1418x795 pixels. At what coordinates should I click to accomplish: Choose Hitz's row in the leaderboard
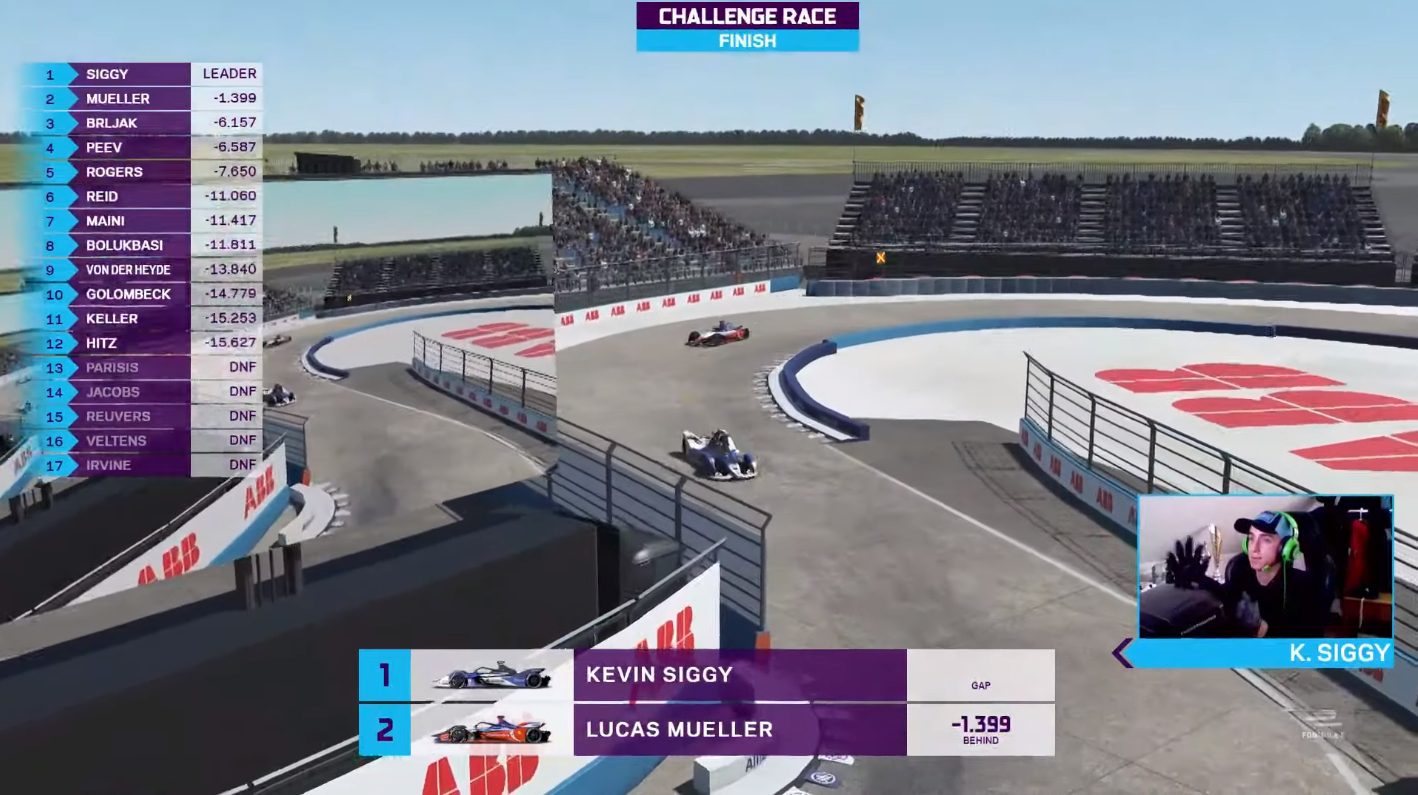click(x=140, y=343)
